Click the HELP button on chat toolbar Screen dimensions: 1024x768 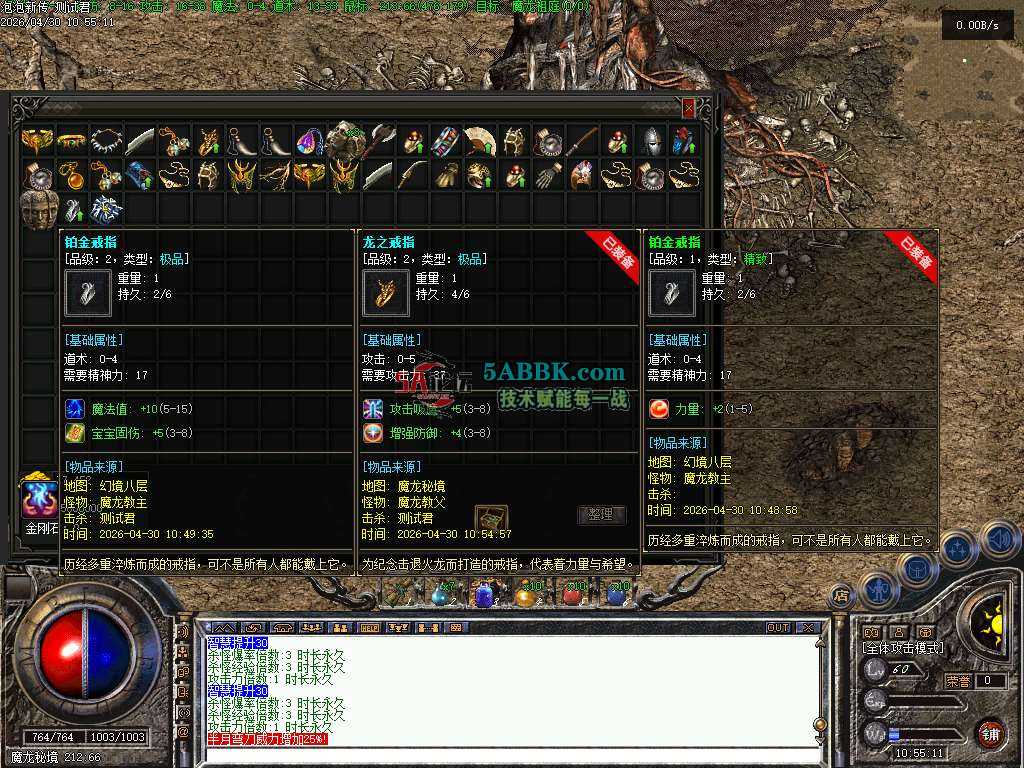click(369, 628)
